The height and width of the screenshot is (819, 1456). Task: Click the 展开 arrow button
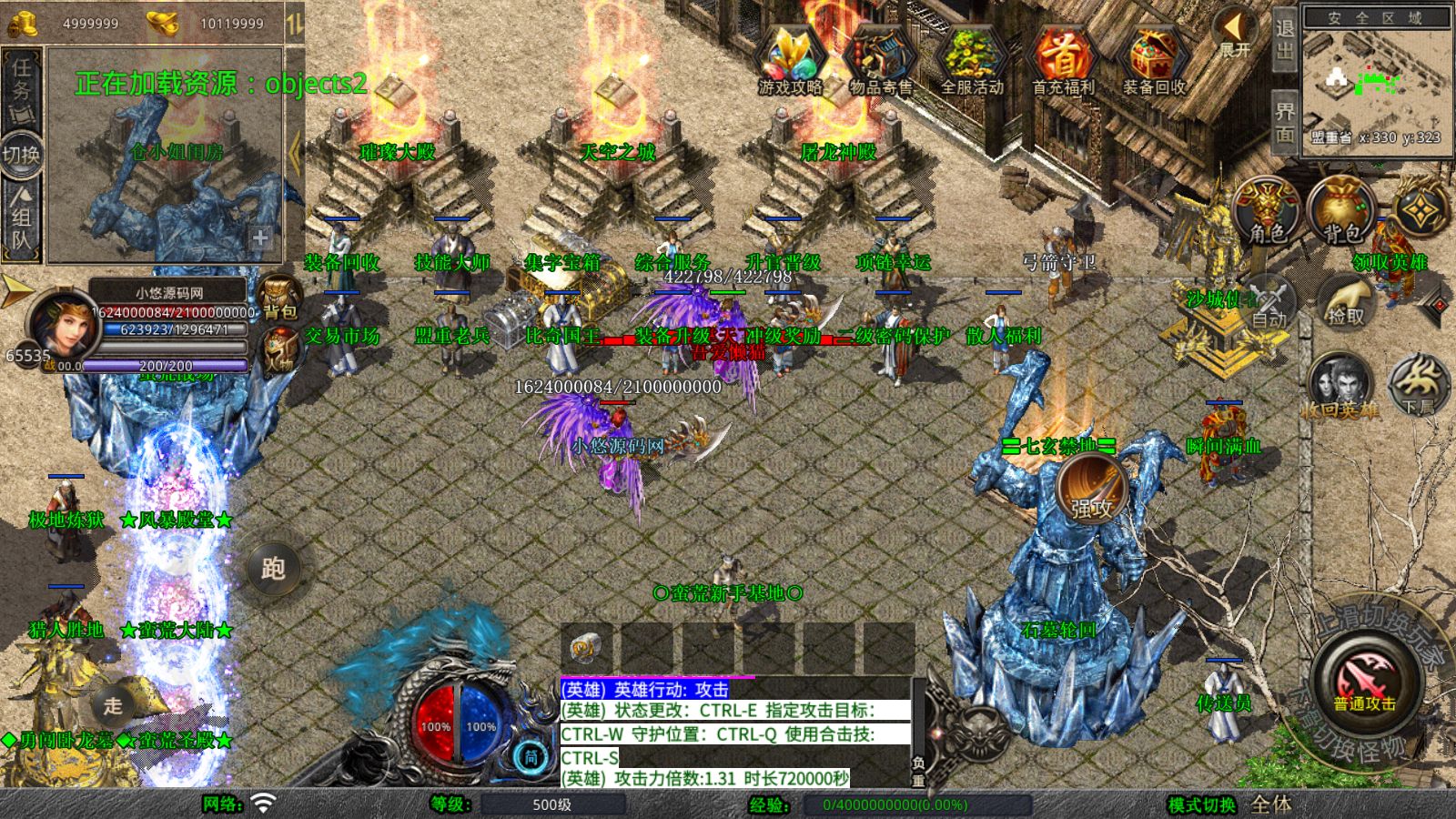1235,33
